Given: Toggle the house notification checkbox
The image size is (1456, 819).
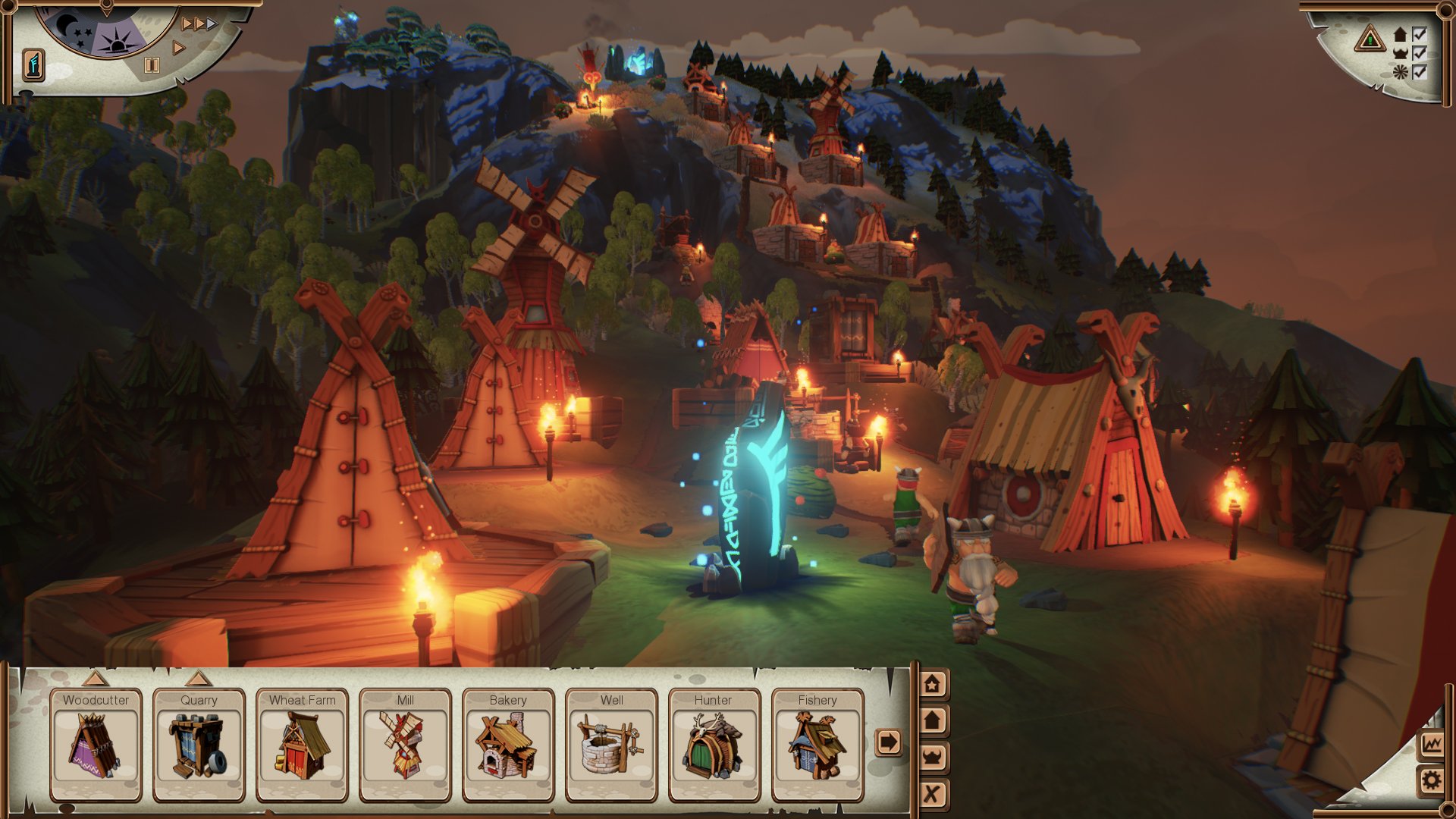Looking at the screenshot, I should coord(1420,35).
